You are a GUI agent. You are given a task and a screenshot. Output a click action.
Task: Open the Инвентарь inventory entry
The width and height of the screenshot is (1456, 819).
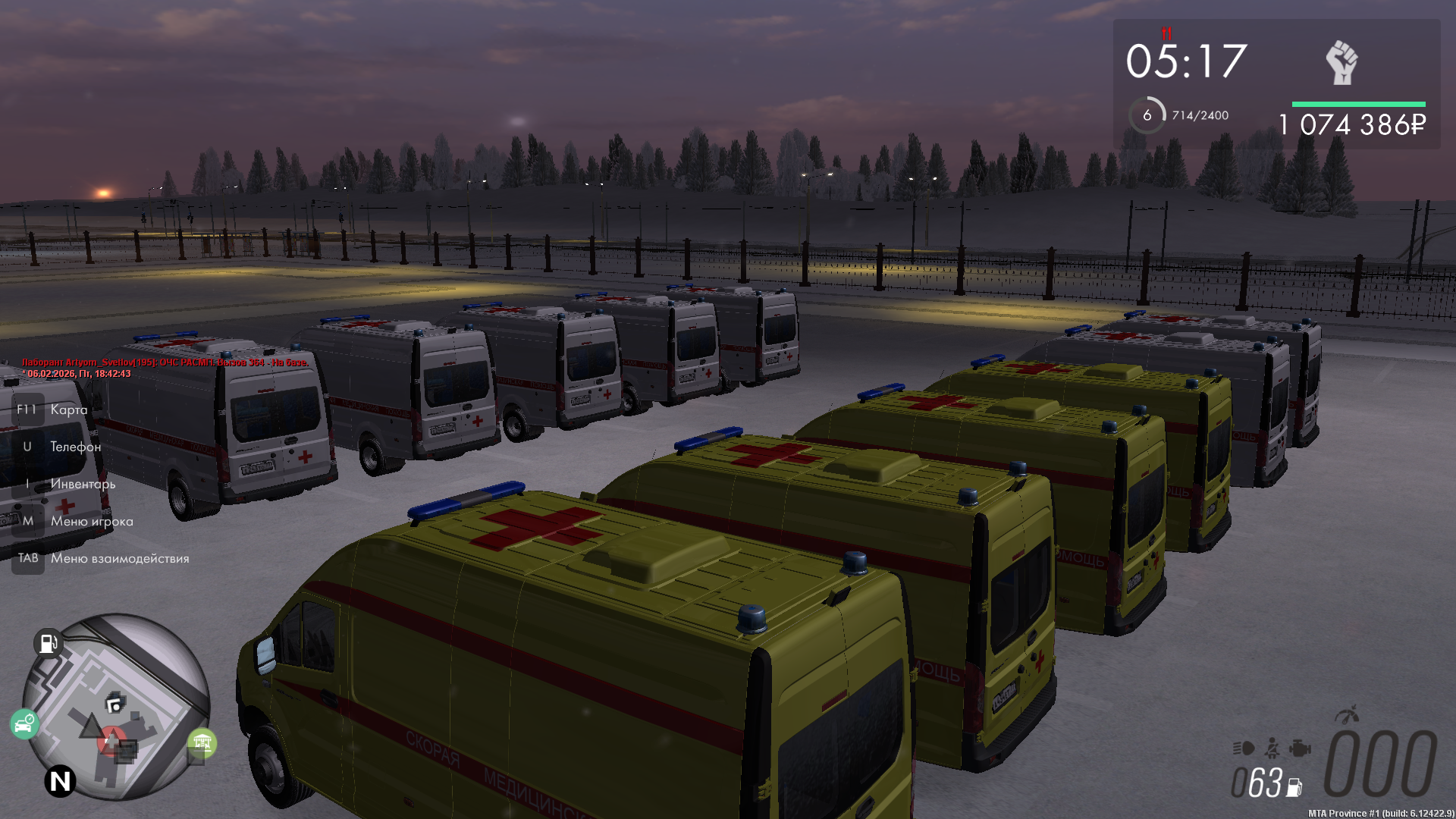coord(83,484)
